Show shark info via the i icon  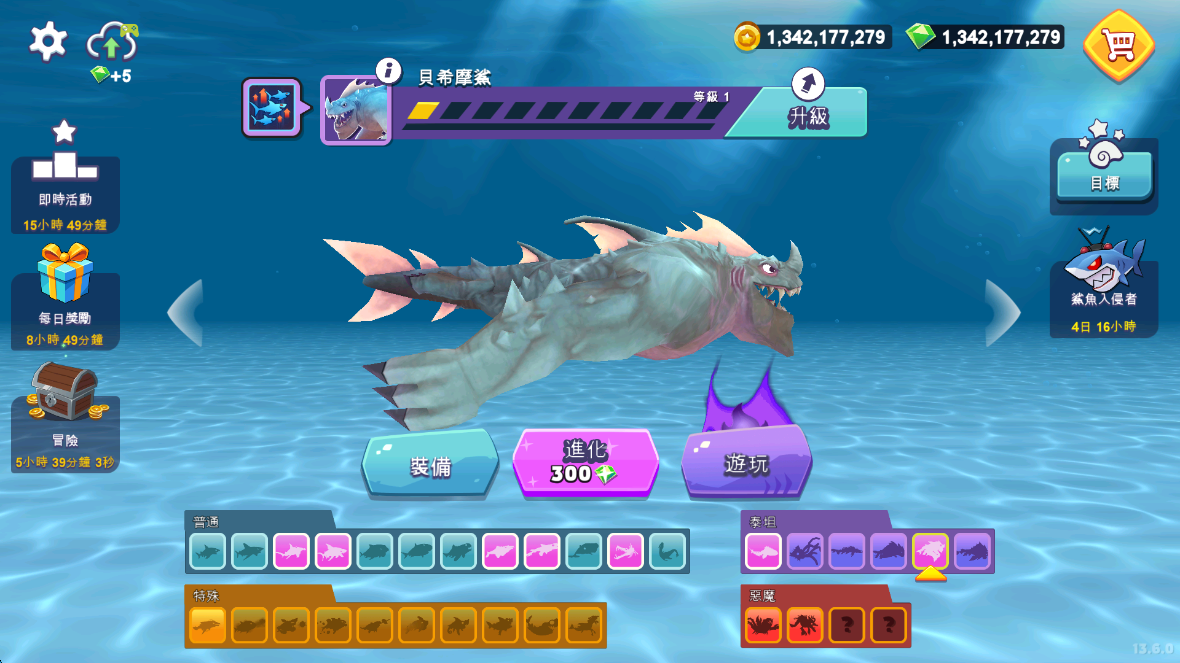pyautogui.click(x=388, y=70)
